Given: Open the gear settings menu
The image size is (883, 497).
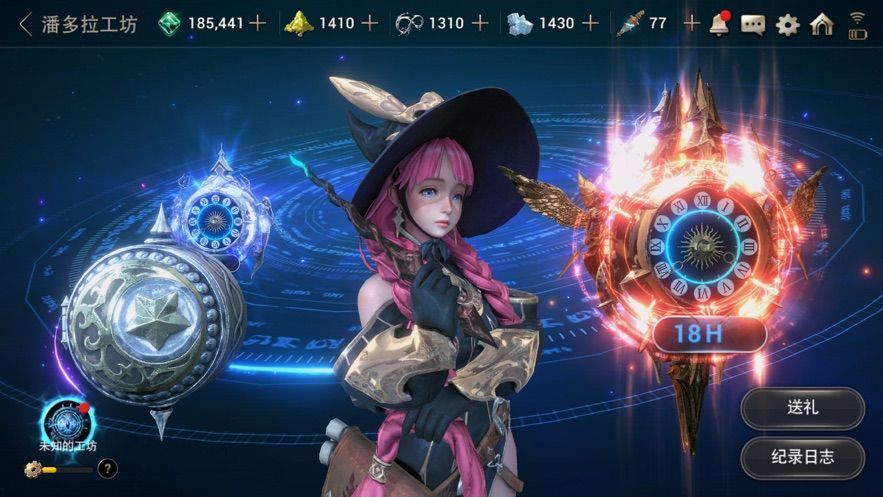Looking at the screenshot, I should click(x=787, y=24).
